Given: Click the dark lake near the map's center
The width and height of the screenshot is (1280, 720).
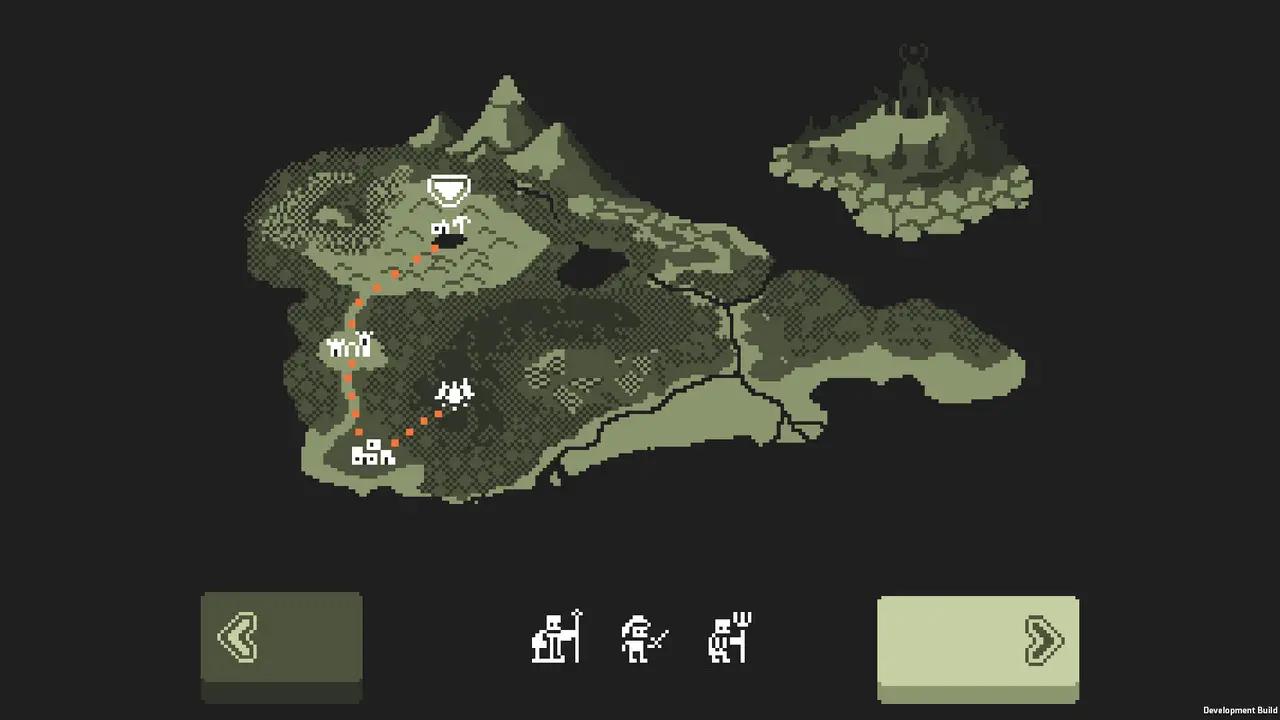Looking at the screenshot, I should pyautogui.click(x=590, y=265).
